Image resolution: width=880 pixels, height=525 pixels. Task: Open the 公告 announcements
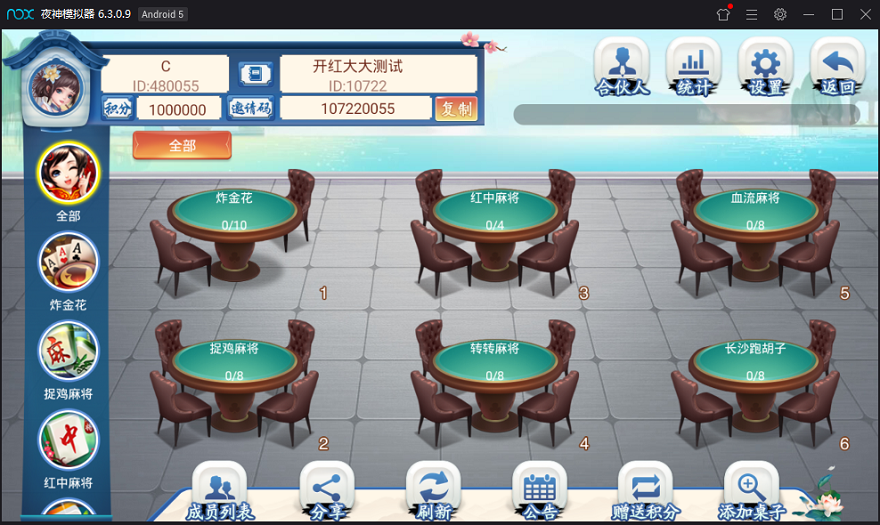coord(539,491)
